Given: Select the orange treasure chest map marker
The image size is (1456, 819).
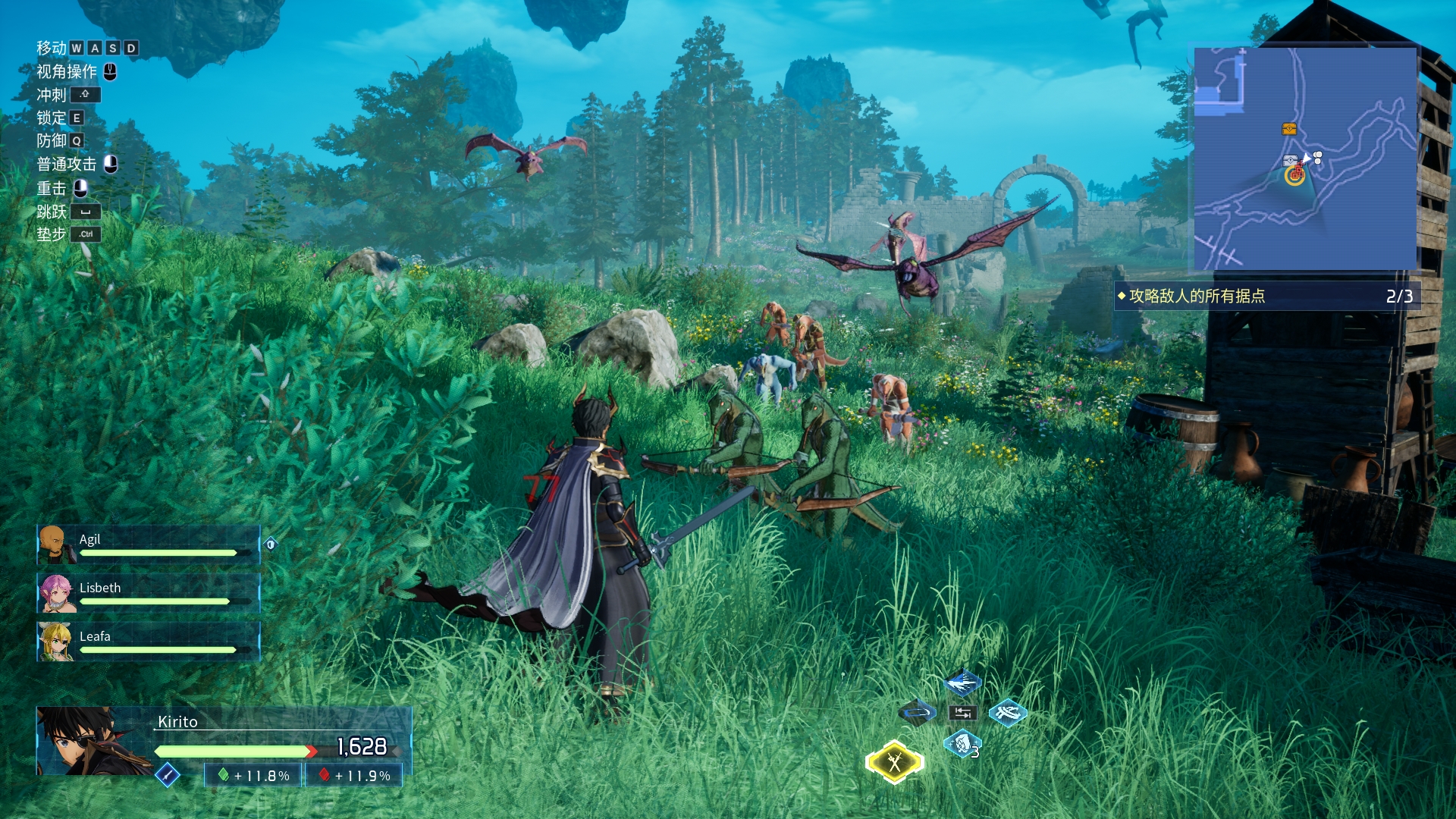Looking at the screenshot, I should (1289, 129).
